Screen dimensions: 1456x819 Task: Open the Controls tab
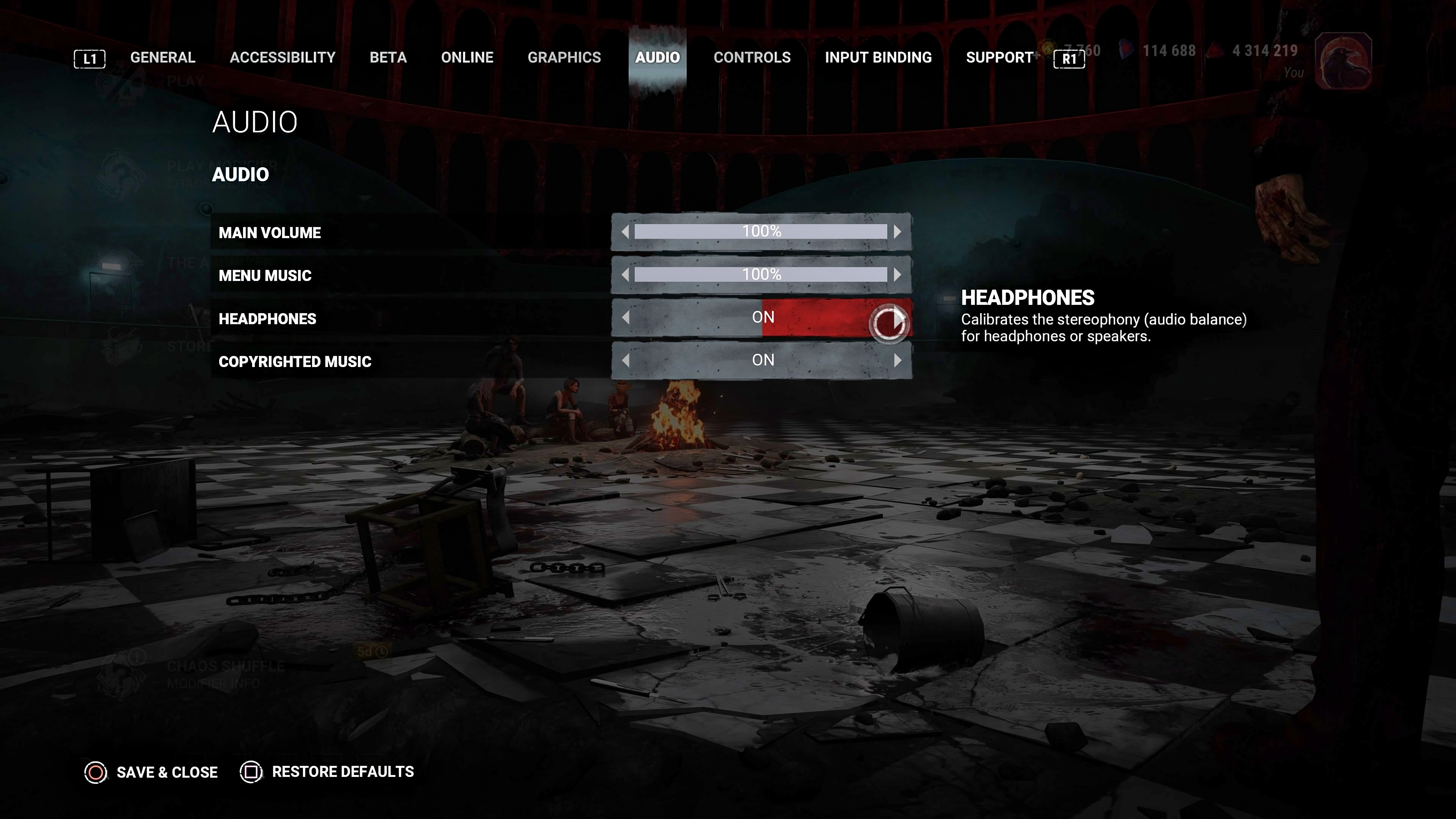(x=752, y=58)
